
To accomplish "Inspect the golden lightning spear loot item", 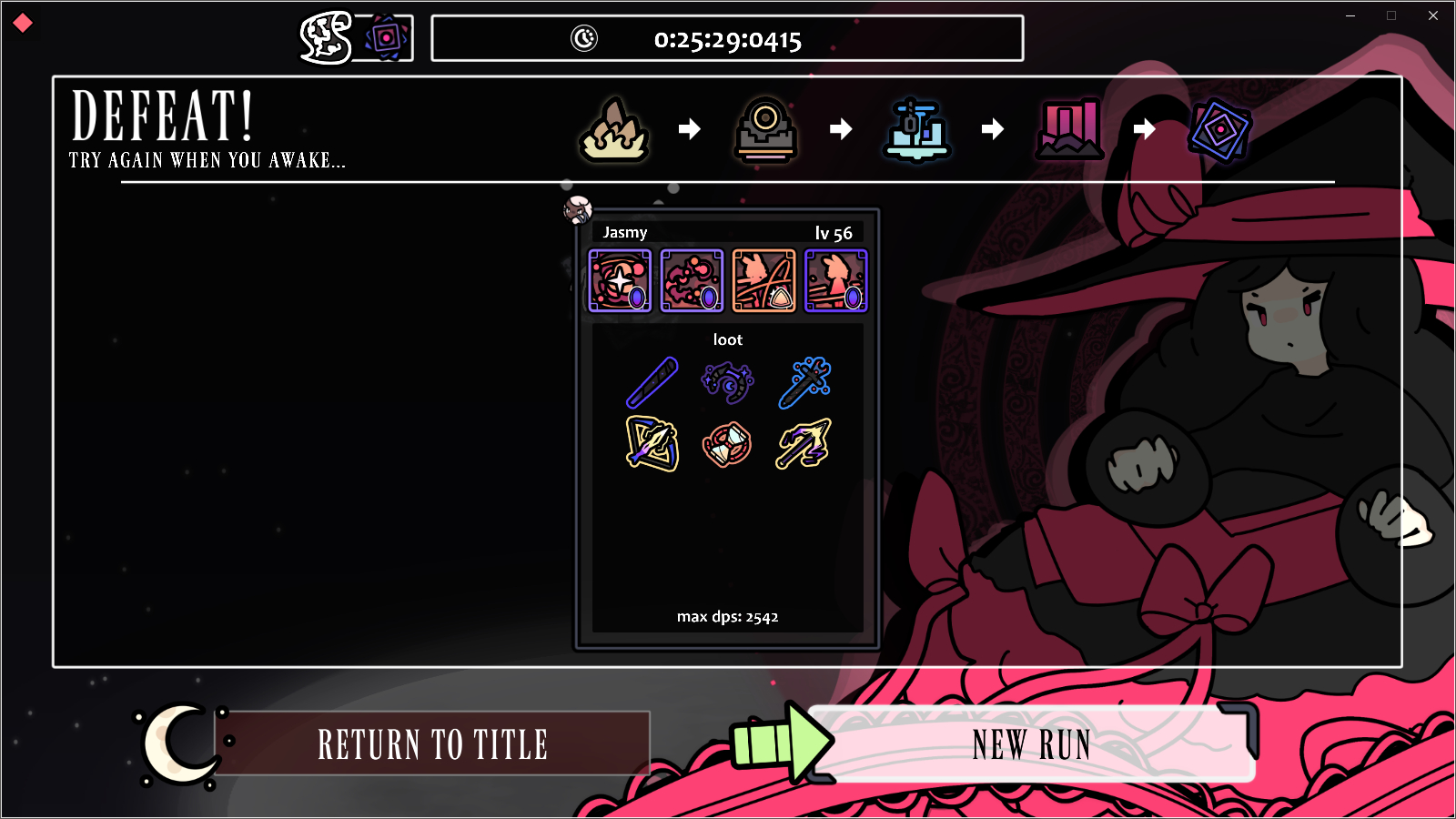I will (804, 444).
